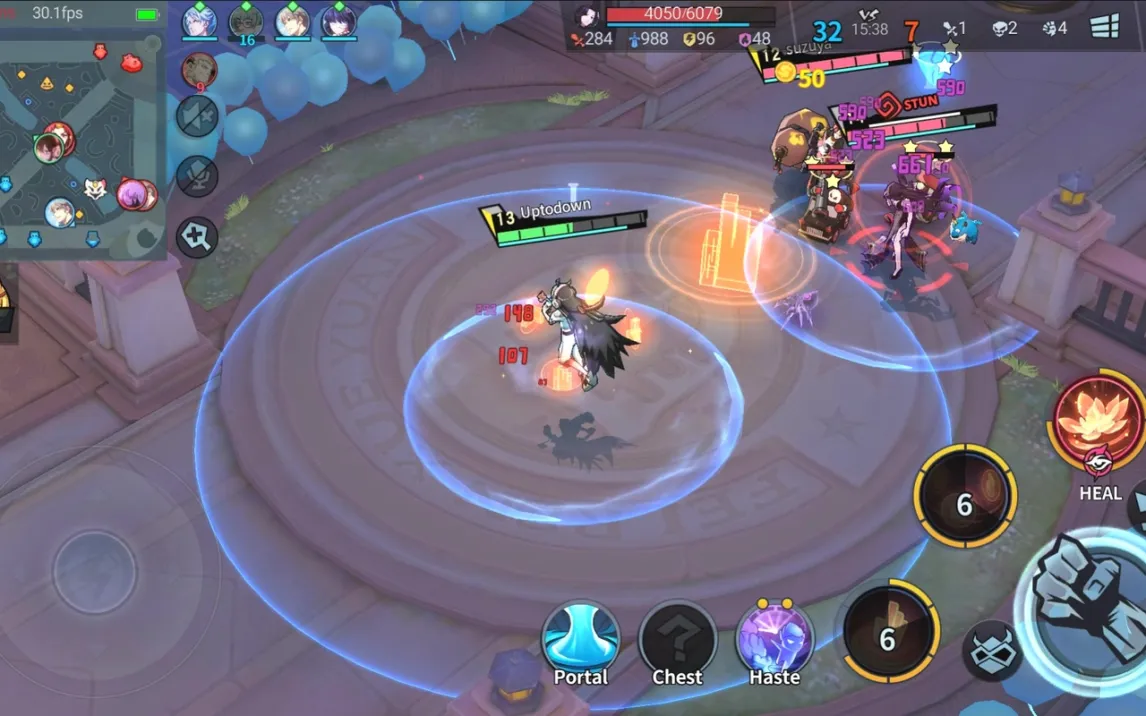Select the blonde teammate portrait in top row
Viewport: 1146px width, 716px height.
(x=292, y=21)
